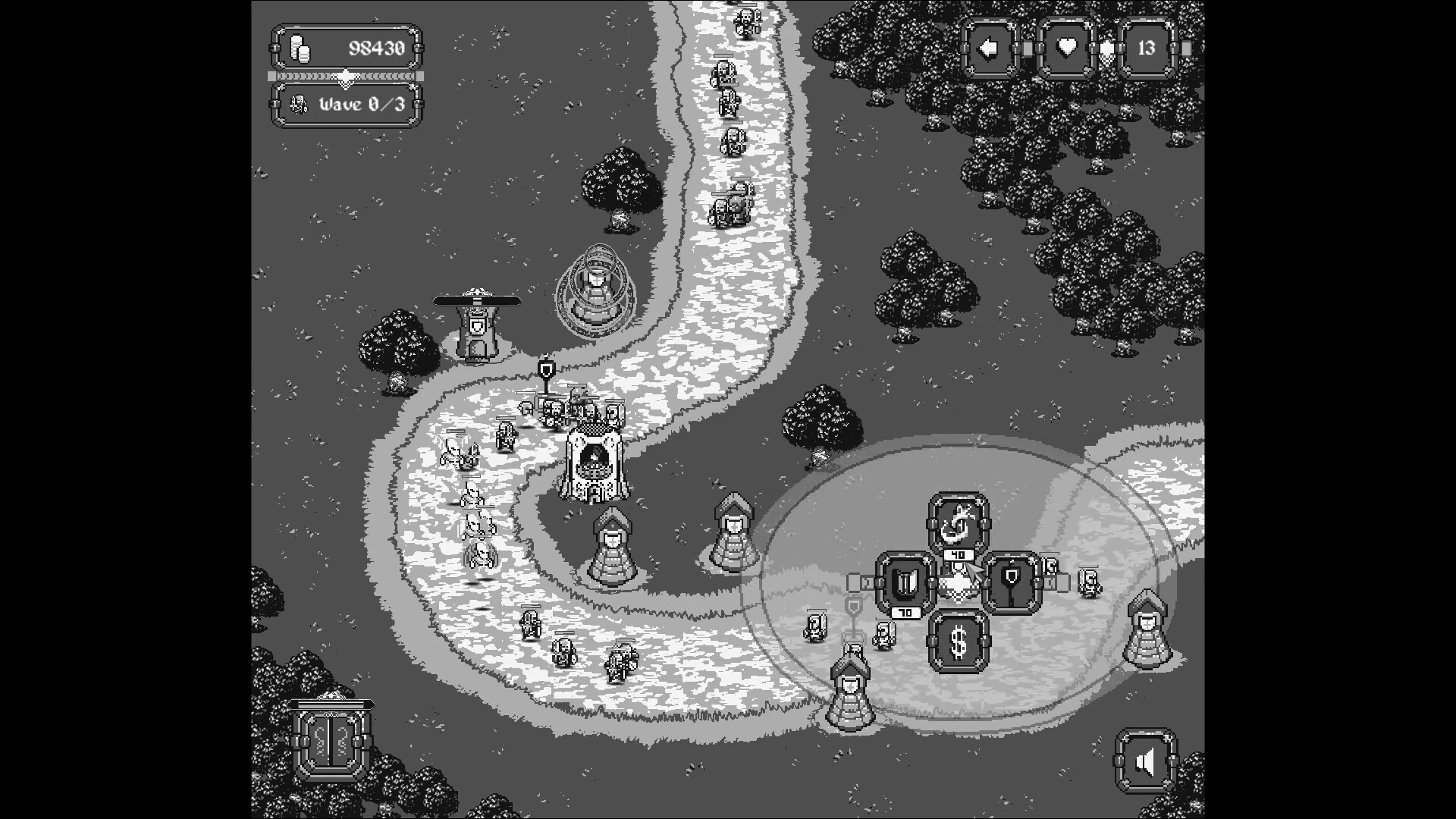Select the hero unit centered in the radial menu
The width and height of the screenshot is (1456, 819).
pos(958,584)
